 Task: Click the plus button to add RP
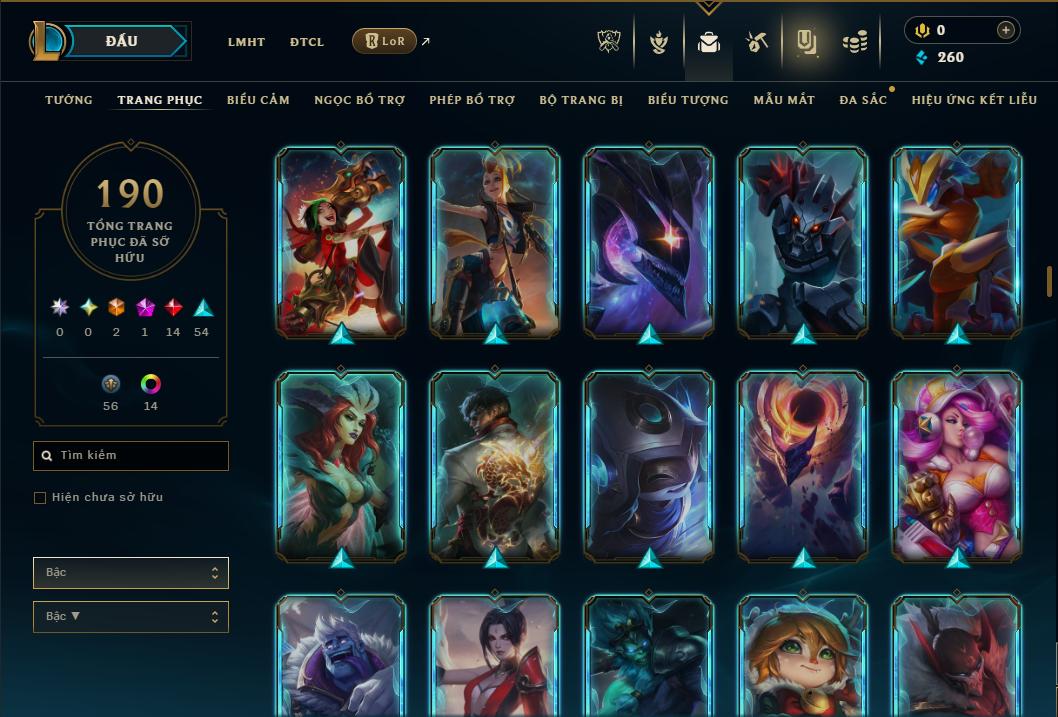click(x=1005, y=30)
